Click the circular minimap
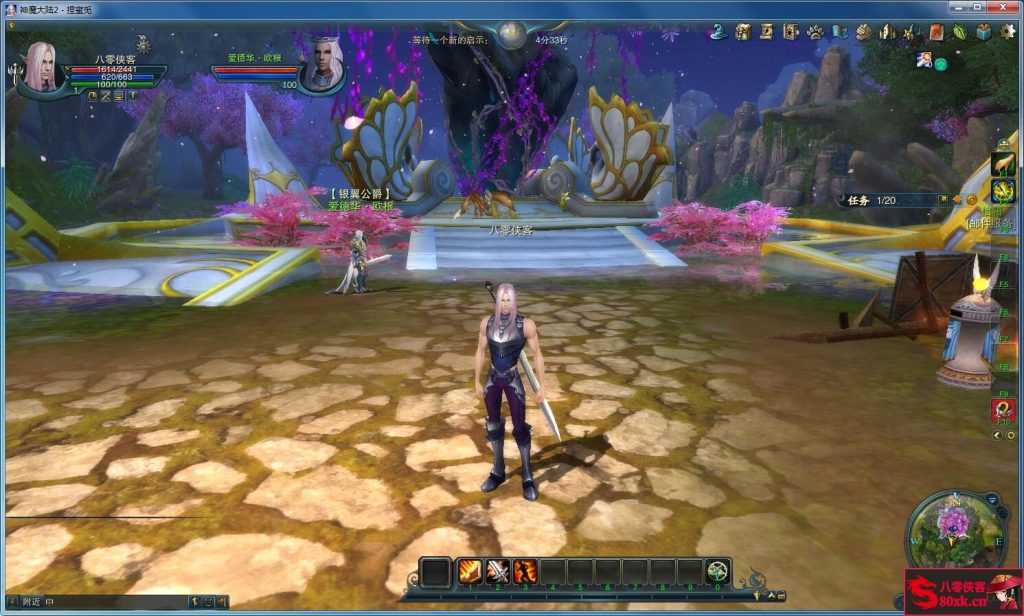The image size is (1024, 616). 955,530
